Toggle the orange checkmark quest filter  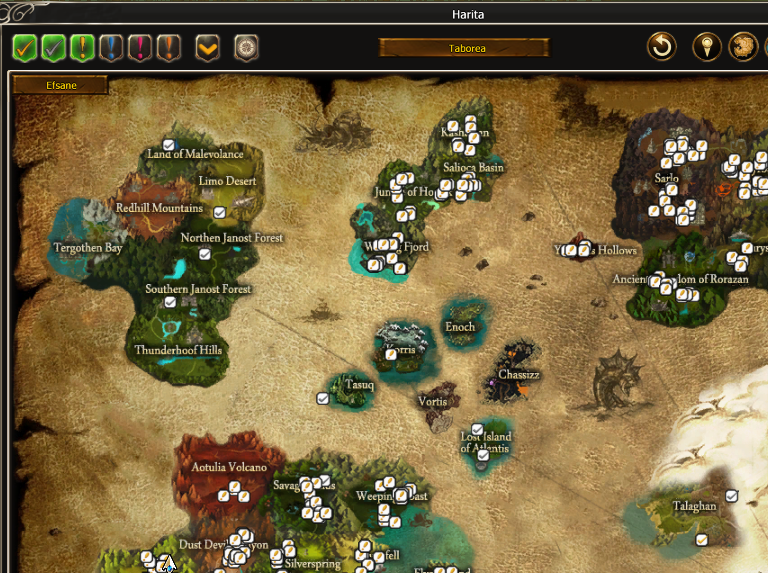click(25, 47)
